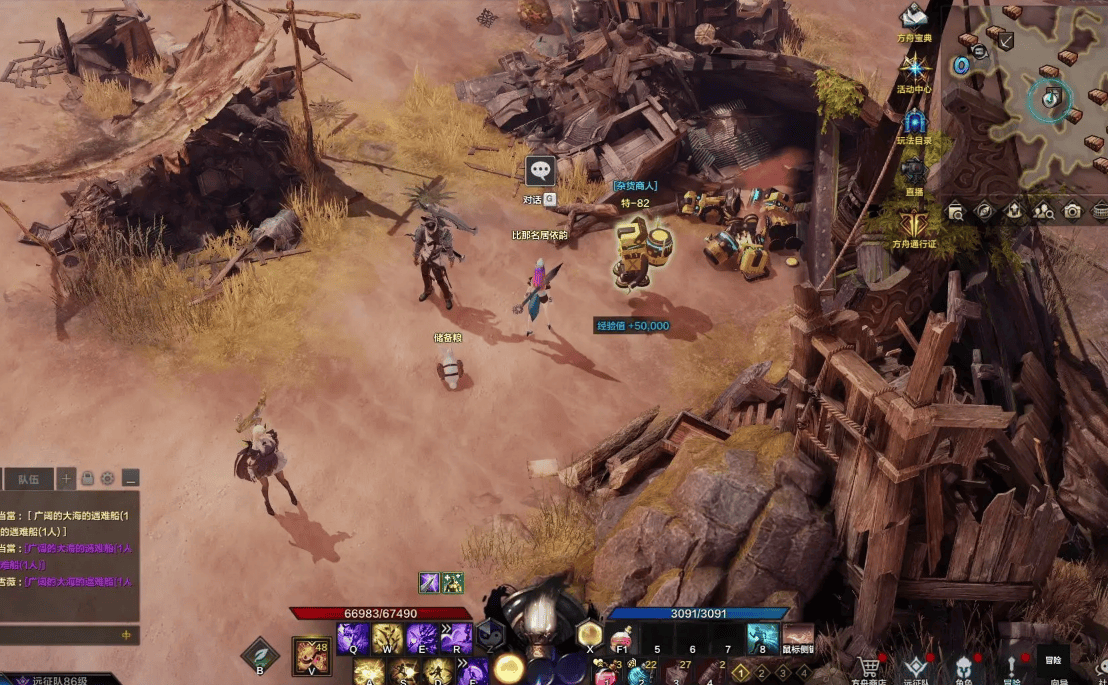
Task: Activate the W skill icon
Action: [387, 637]
